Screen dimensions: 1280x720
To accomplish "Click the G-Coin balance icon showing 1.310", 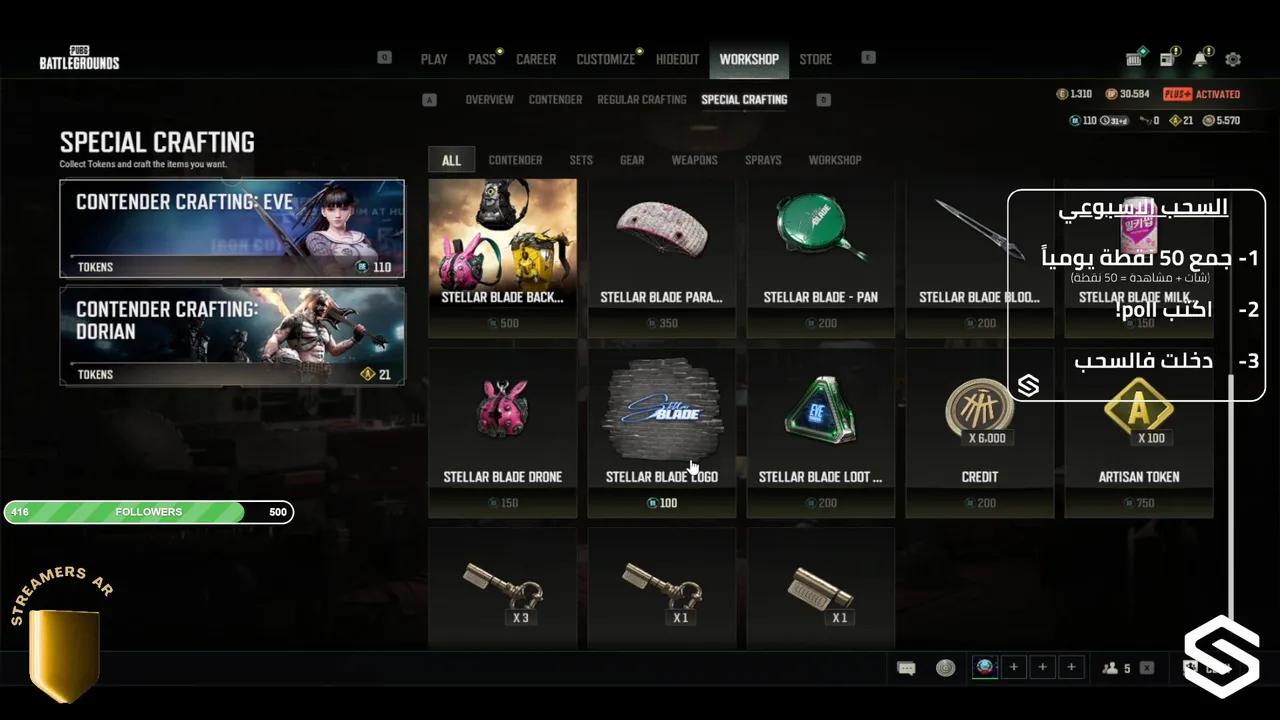I will (1062, 93).
